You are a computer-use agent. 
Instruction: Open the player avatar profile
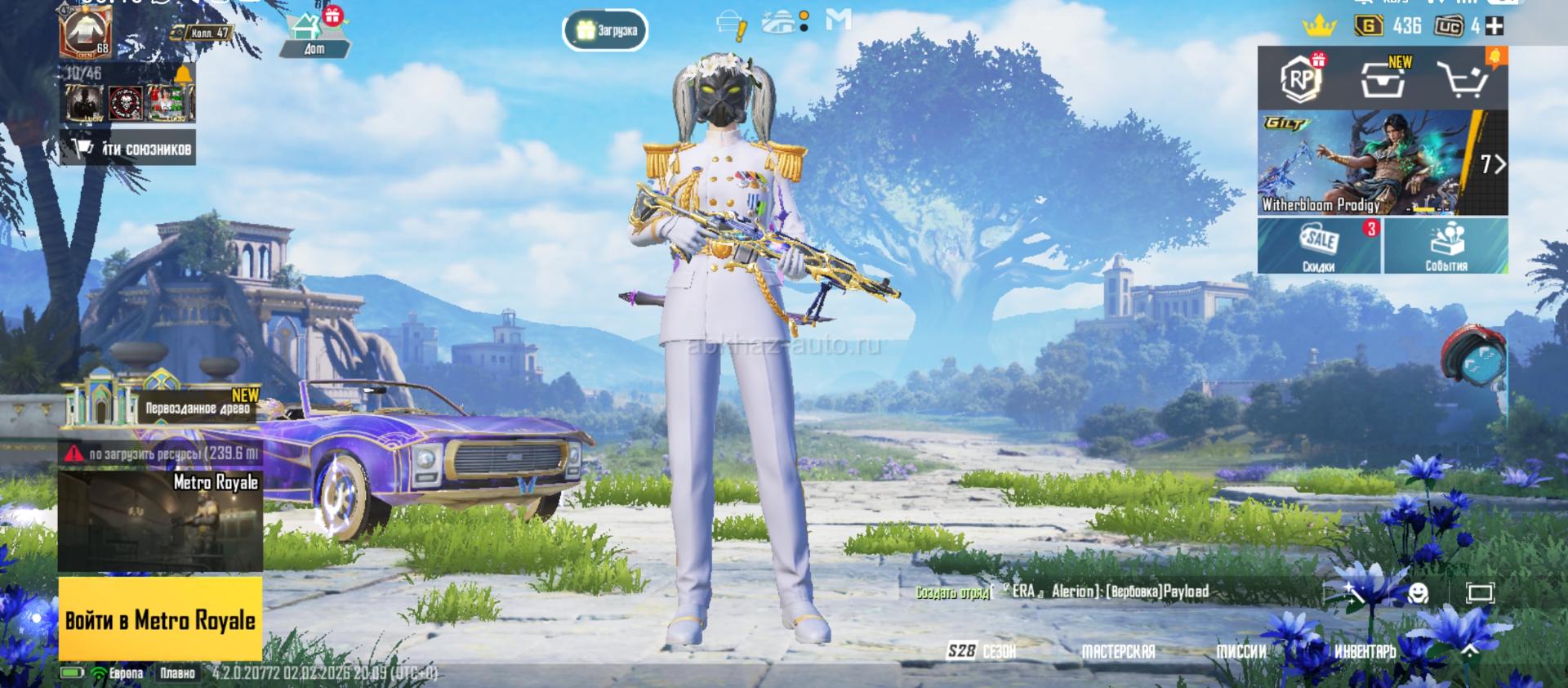click(x=86, y=29)
